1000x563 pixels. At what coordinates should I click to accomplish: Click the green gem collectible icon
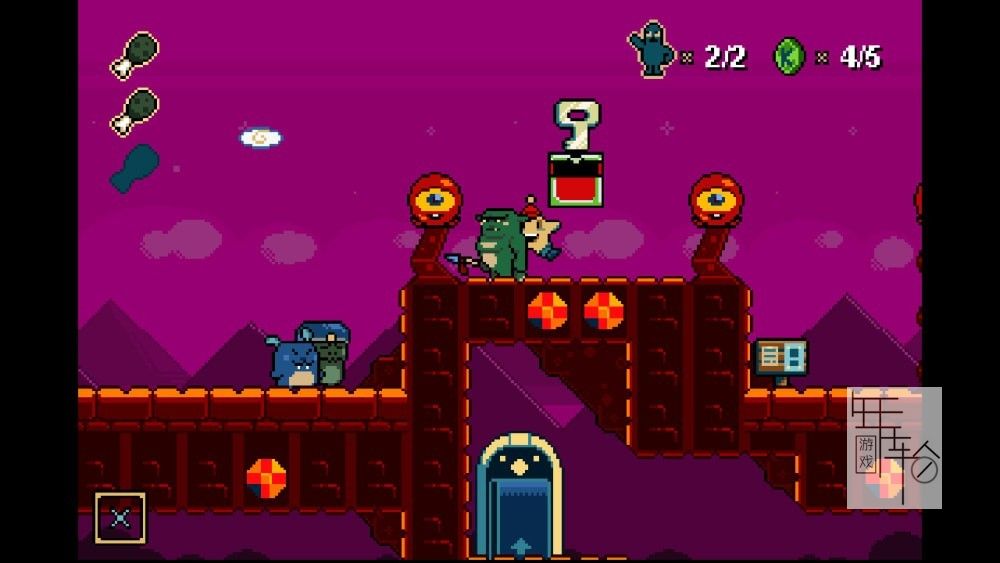coord(789,56)
